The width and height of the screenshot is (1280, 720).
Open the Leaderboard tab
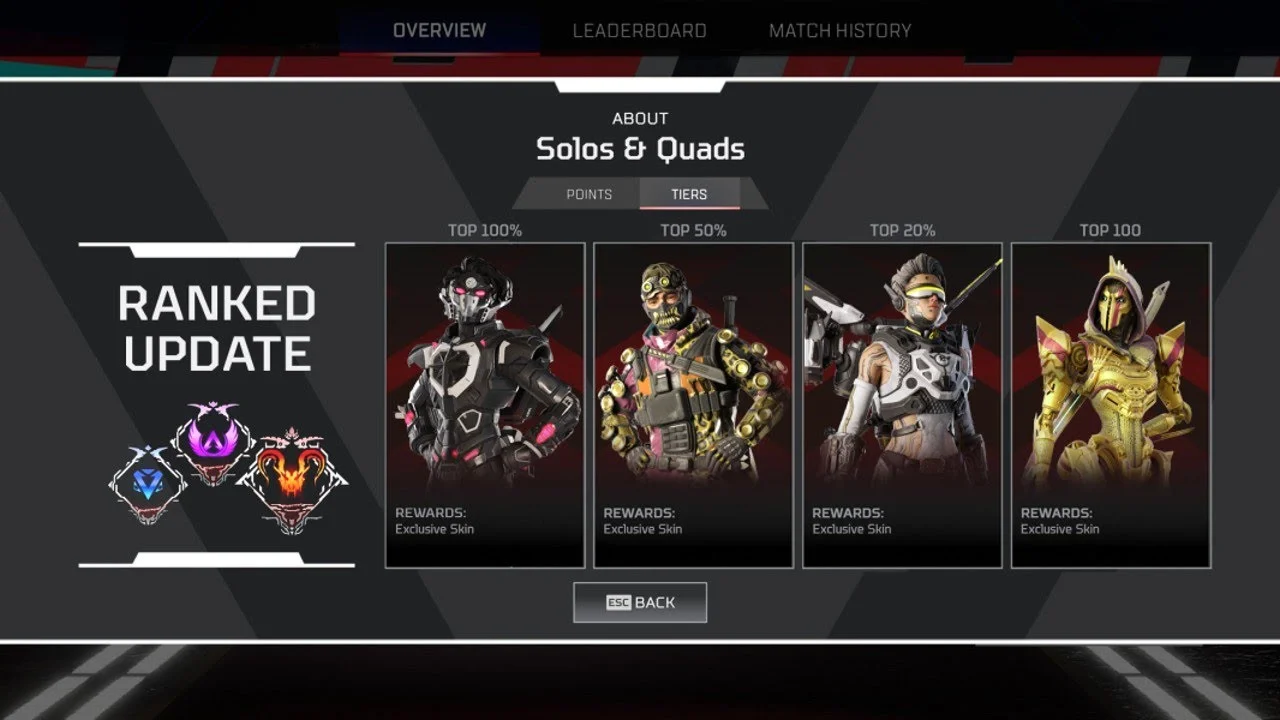tap(640, 30)
